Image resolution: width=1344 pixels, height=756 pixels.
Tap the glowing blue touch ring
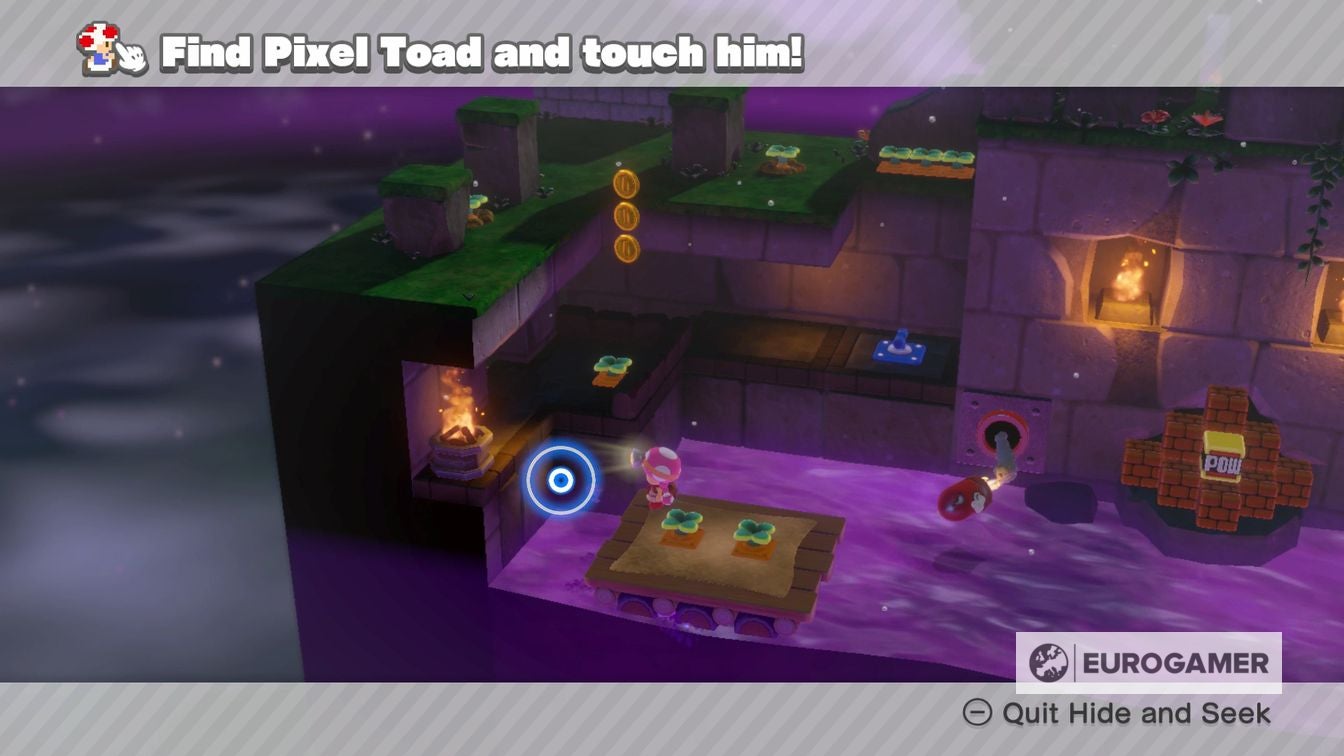pyautogui.click(x=559, y=481)
